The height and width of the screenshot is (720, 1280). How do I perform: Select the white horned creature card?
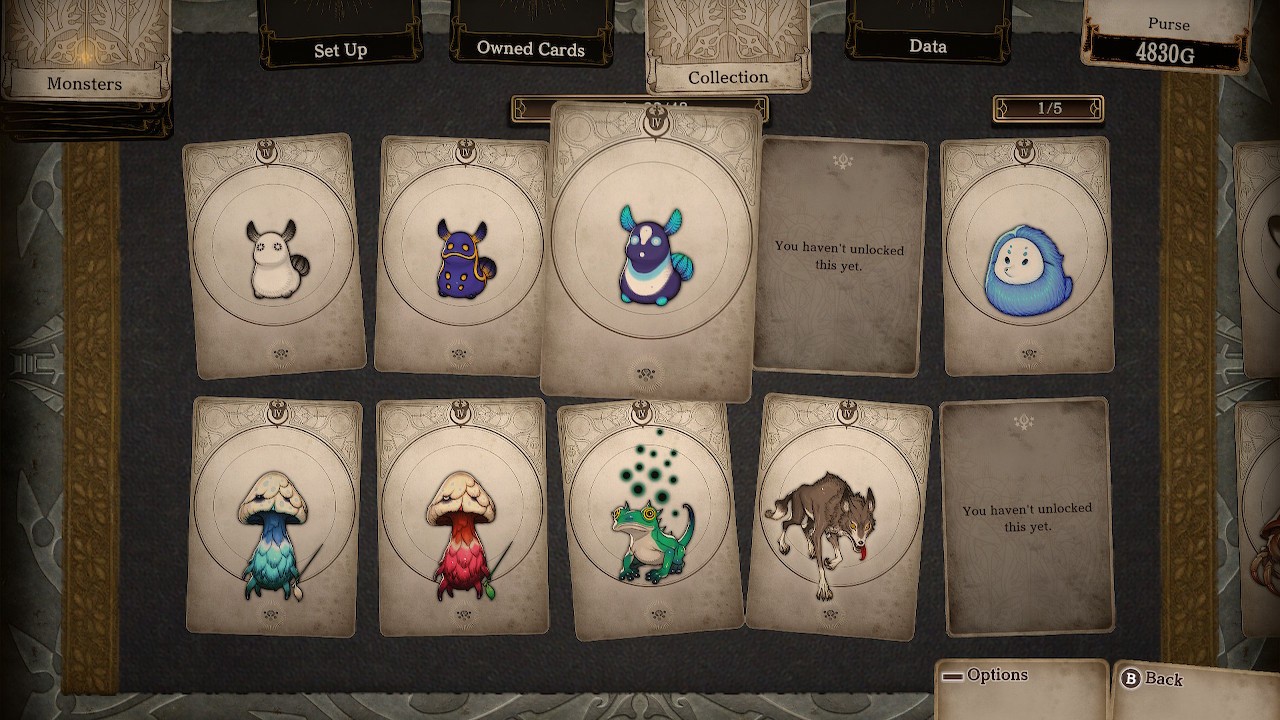pyautogui.click(x=273, y=256)
